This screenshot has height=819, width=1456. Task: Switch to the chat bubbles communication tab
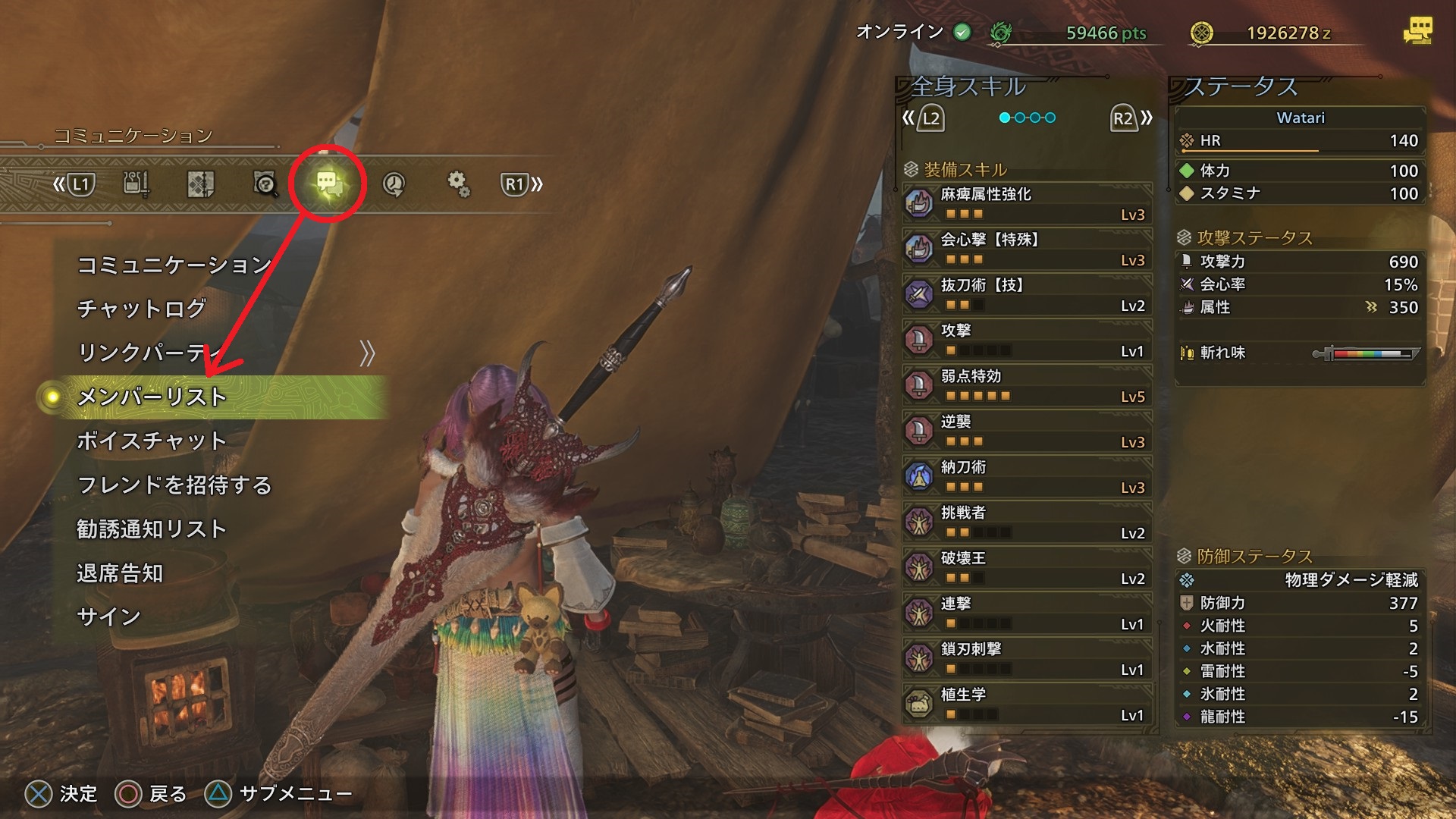pyautogui.click(x=328, y=184)
